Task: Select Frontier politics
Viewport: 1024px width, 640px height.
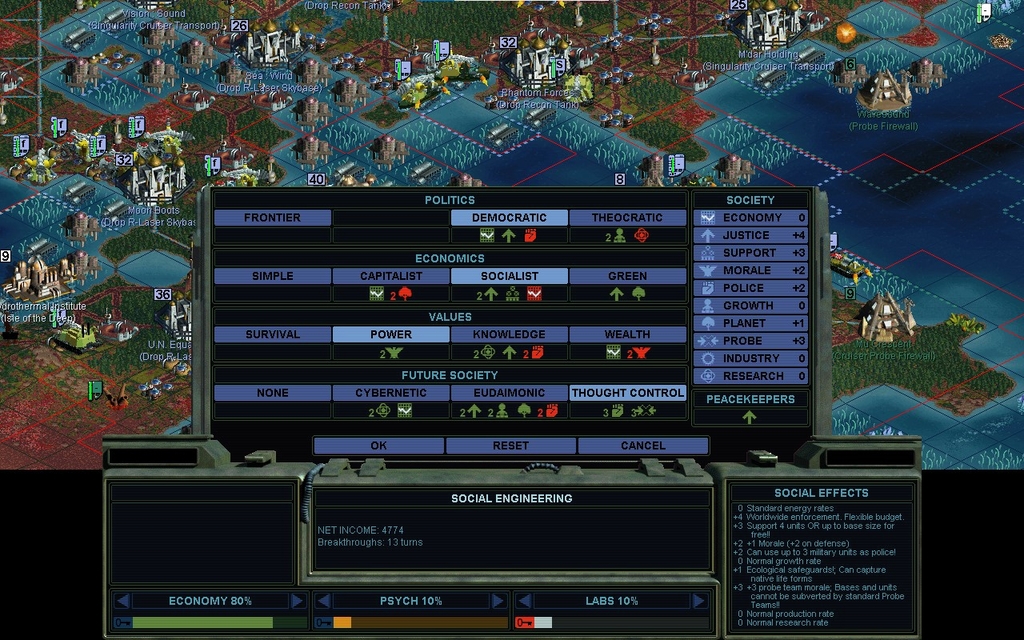Action: point(272,218)
